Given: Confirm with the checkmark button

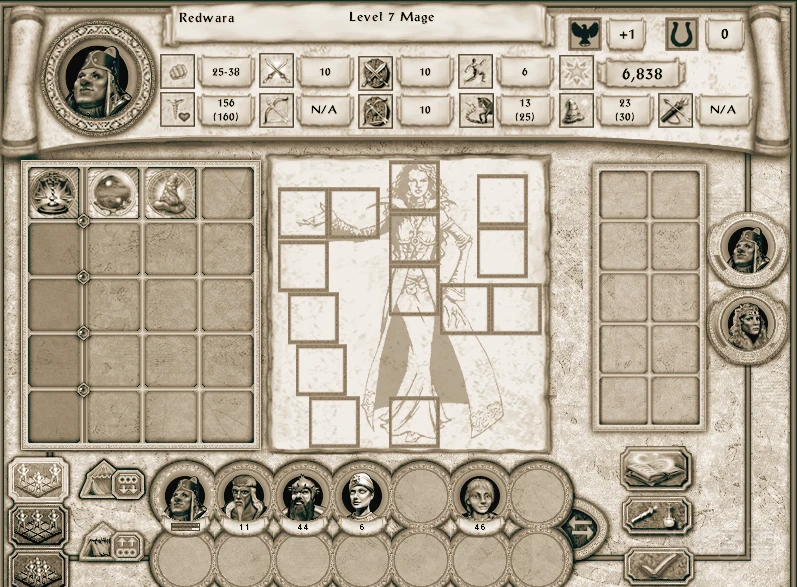Looking at the screenshot, I should point(656,566).
